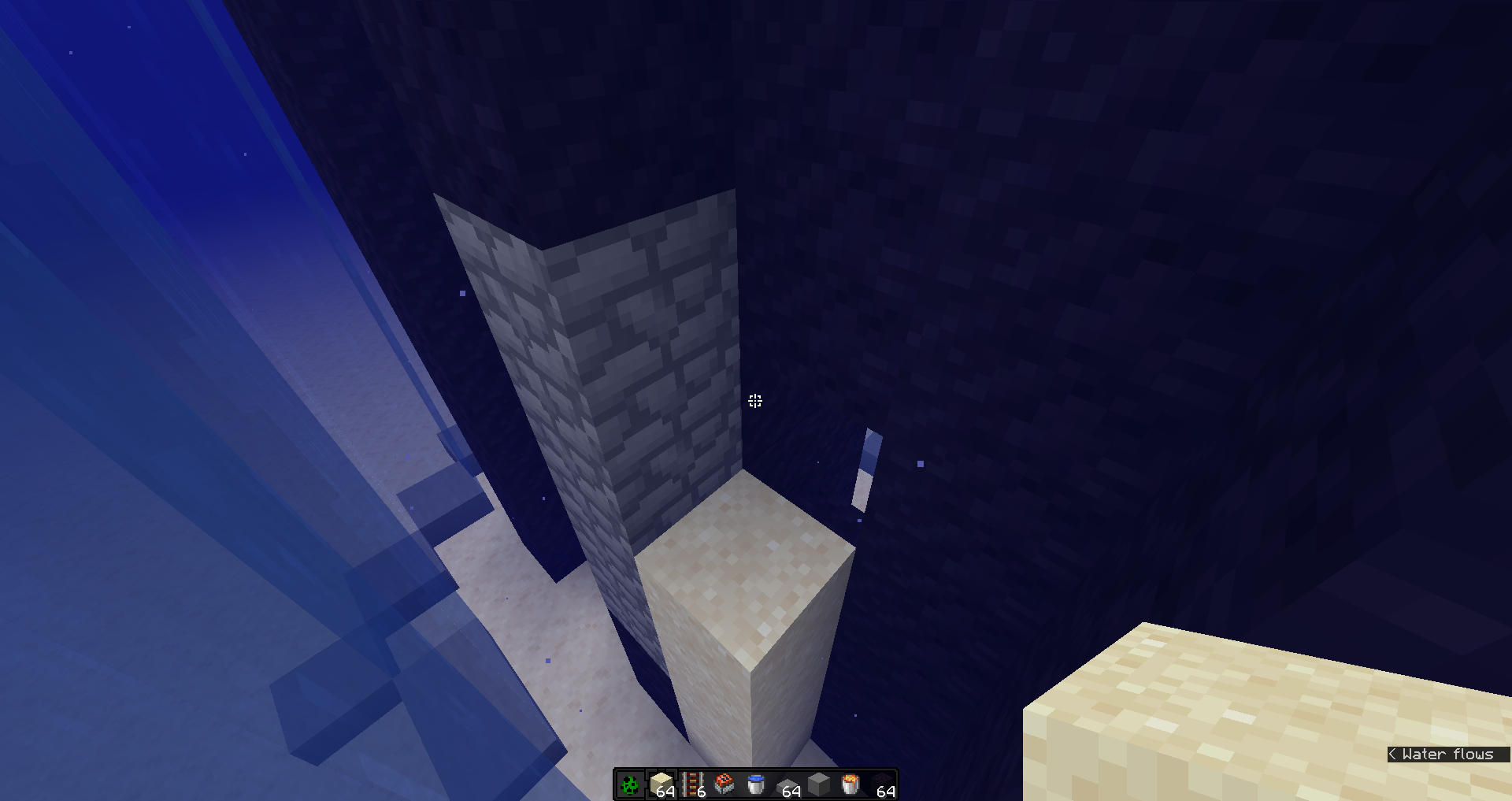Click the Water flows subtitle text
1512x801 pixels.
[x=1447, y=754]
